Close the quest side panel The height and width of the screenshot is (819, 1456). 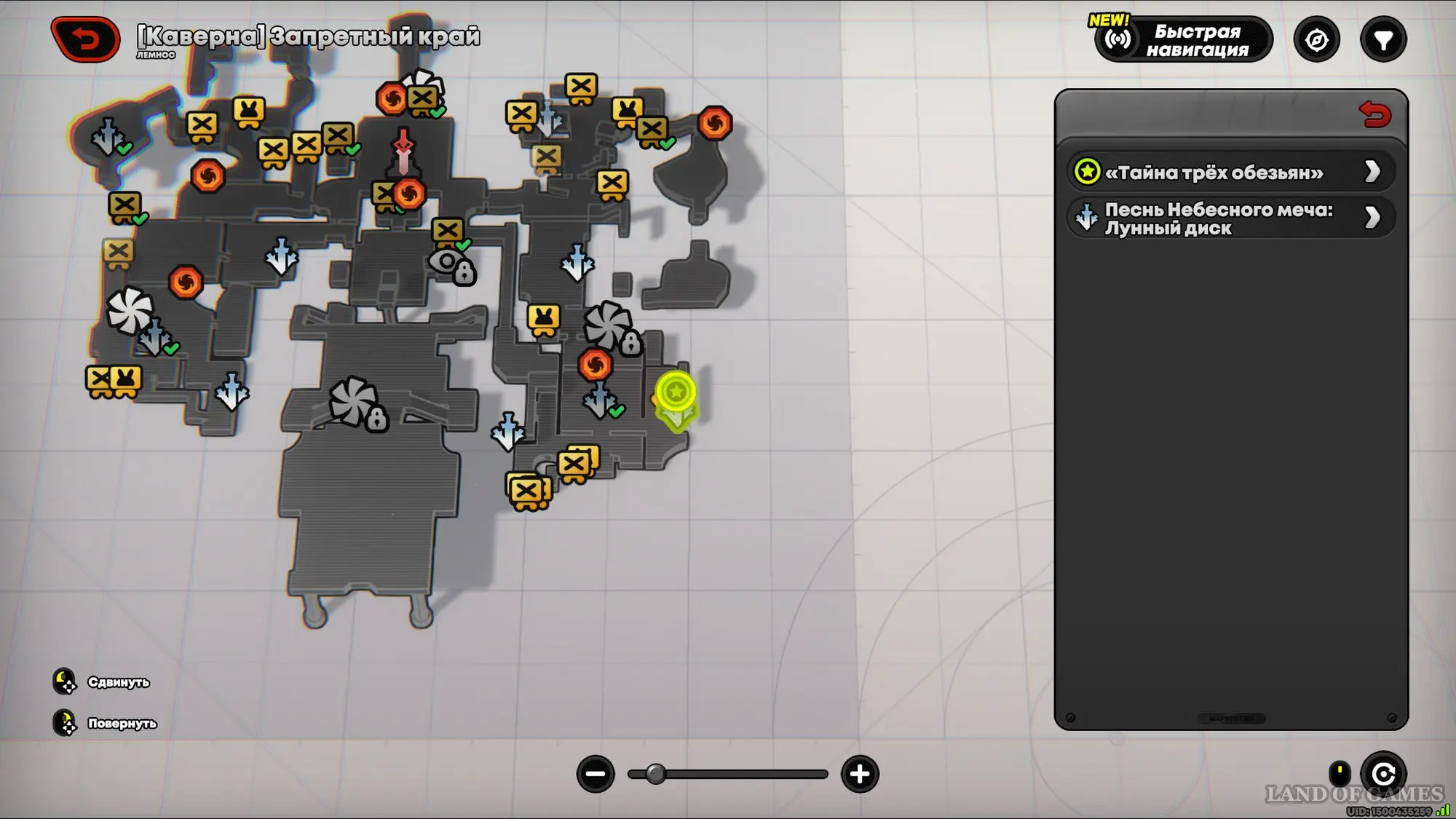1374,114
